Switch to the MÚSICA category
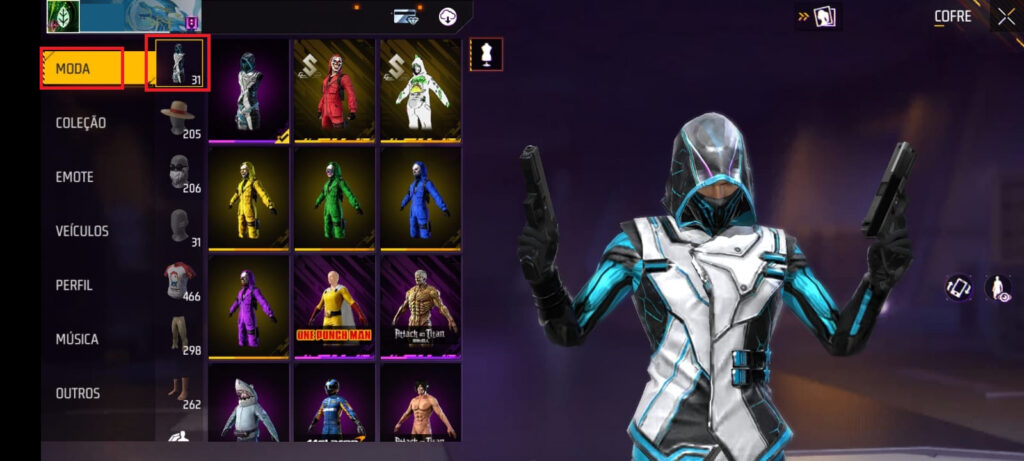1024x461 pixels. coord(77,339)
